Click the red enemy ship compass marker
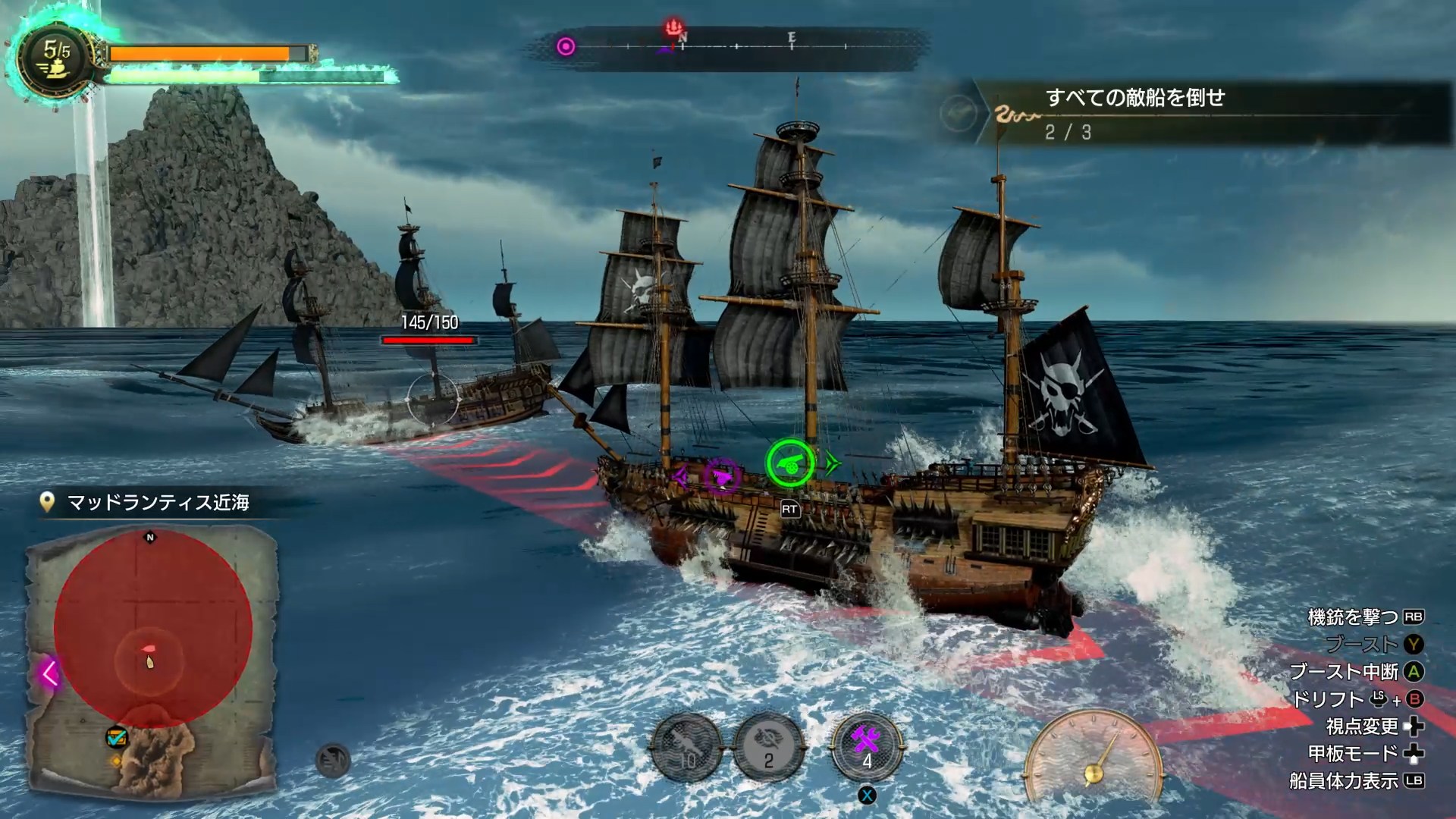1456x819 pixels. 673,29
